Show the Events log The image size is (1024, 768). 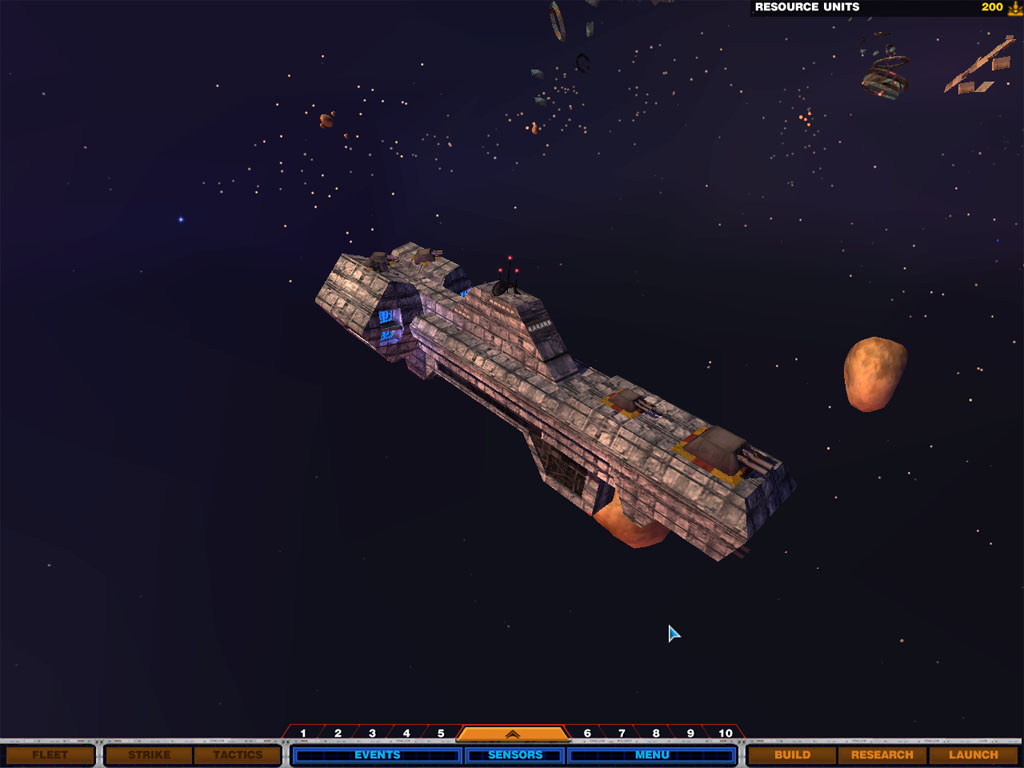[377, 755]
